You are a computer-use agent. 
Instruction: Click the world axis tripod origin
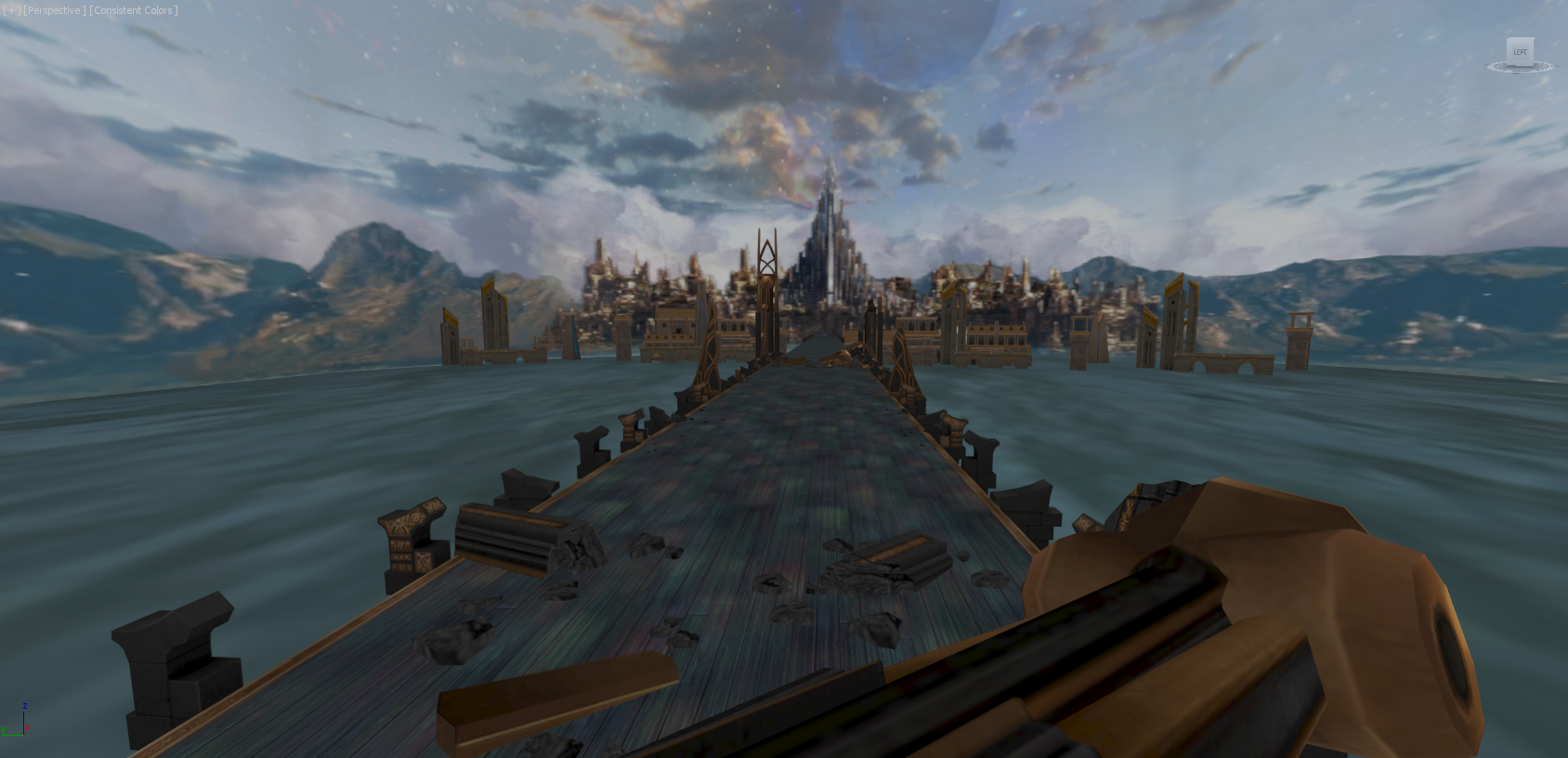tap(24, 735)
